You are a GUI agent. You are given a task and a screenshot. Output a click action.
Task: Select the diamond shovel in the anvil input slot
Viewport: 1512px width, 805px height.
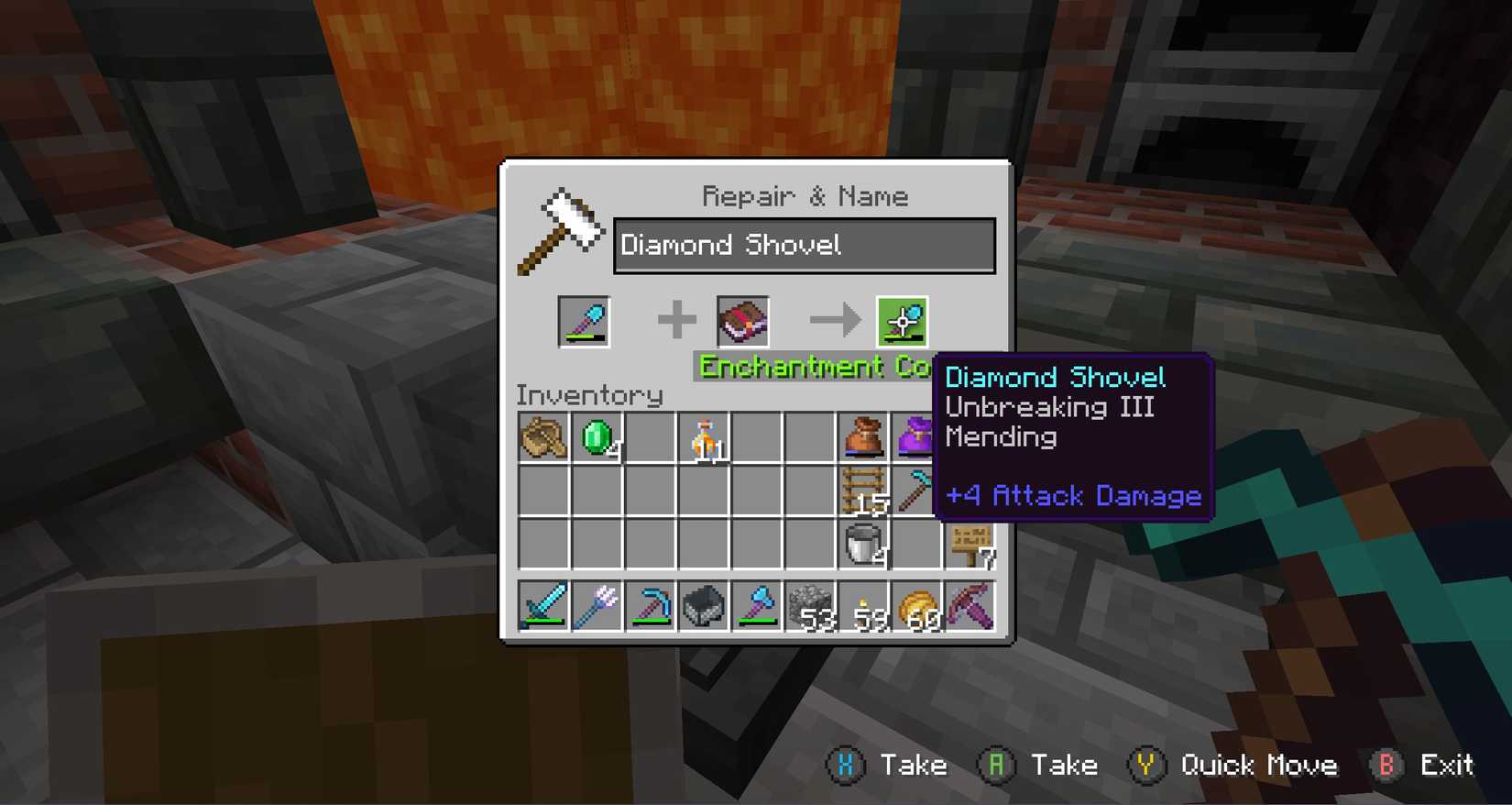point(583,321)
